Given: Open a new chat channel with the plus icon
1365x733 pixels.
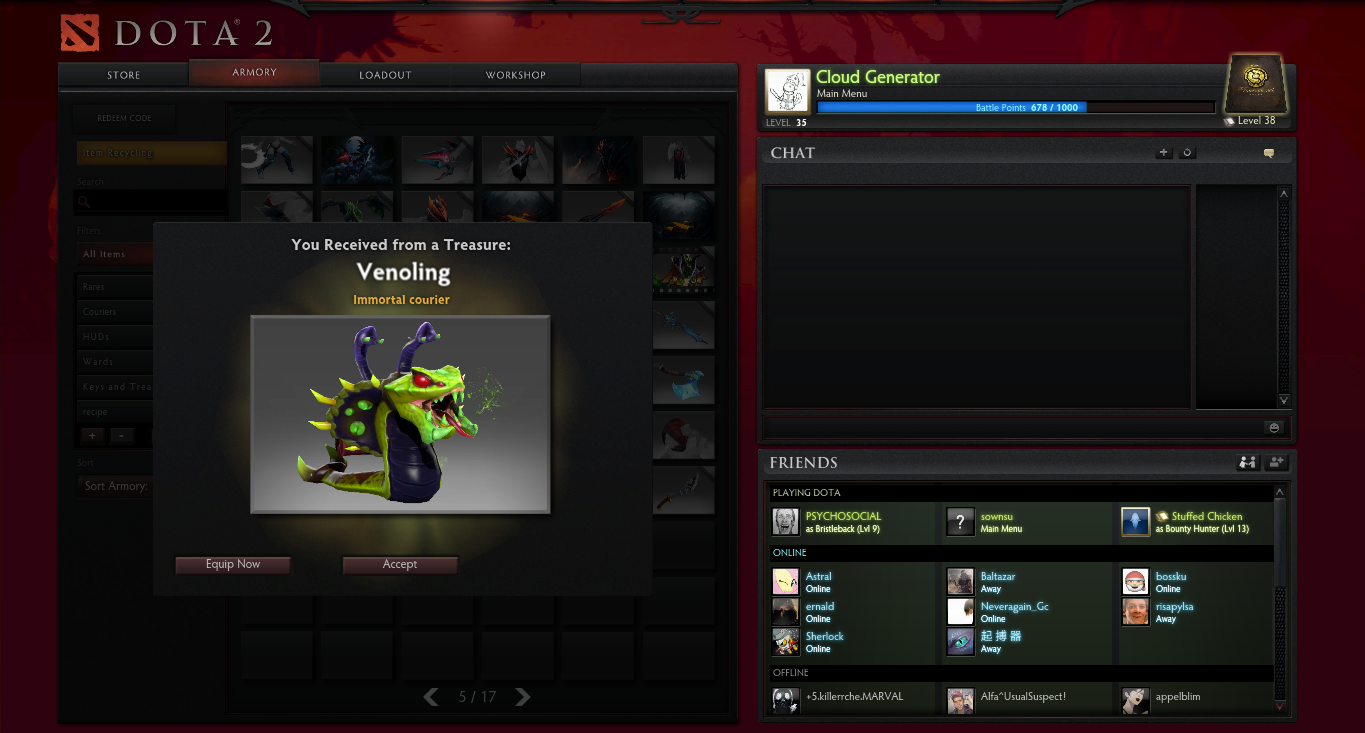Looking at the screenshot, I should 1163,152.
